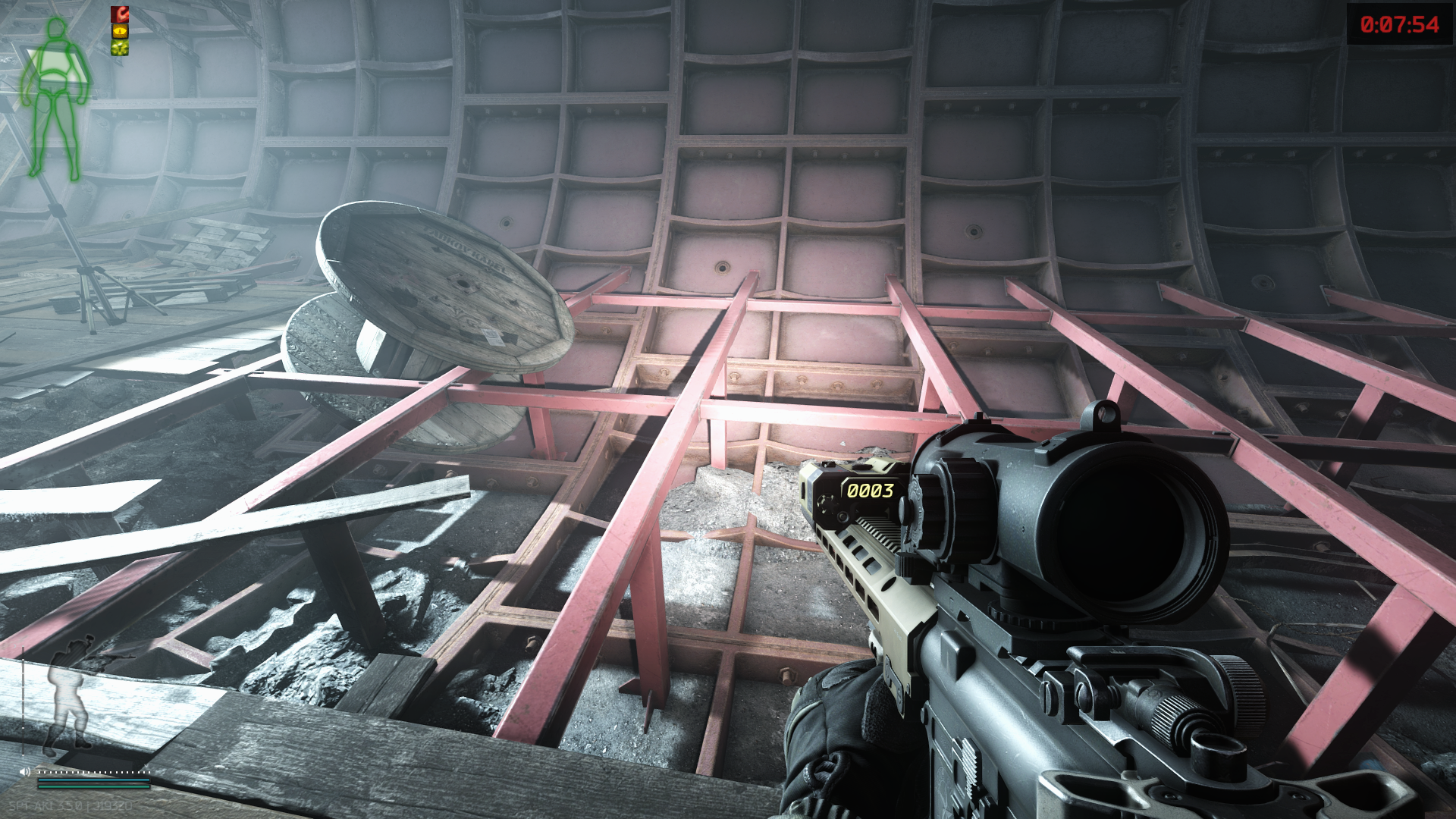Screen dimensions: 1456x819
Task: Click the speaker noise level icon
Action: point(25,772)
